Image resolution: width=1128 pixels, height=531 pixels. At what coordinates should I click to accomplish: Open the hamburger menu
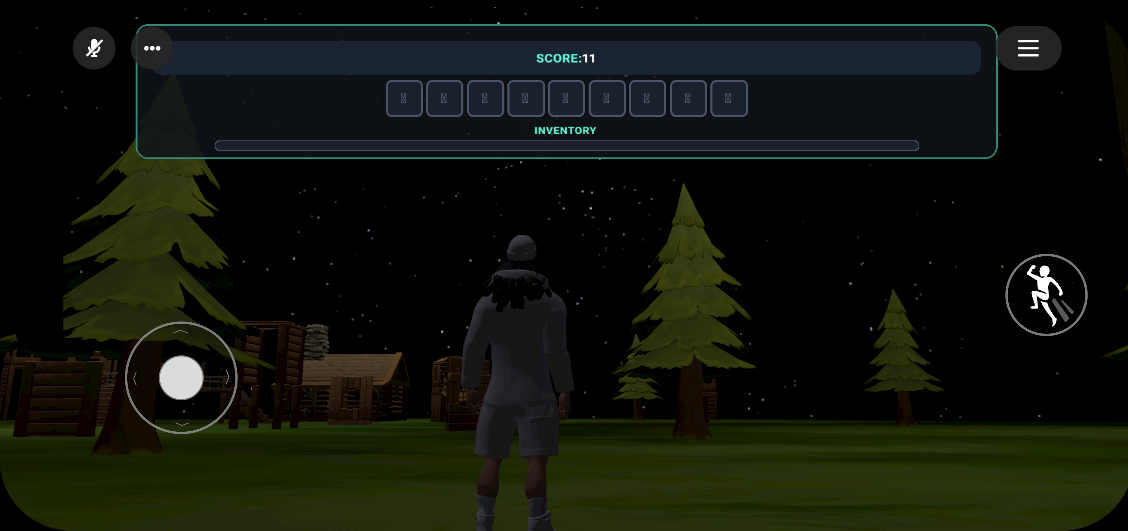(1028, 48)
